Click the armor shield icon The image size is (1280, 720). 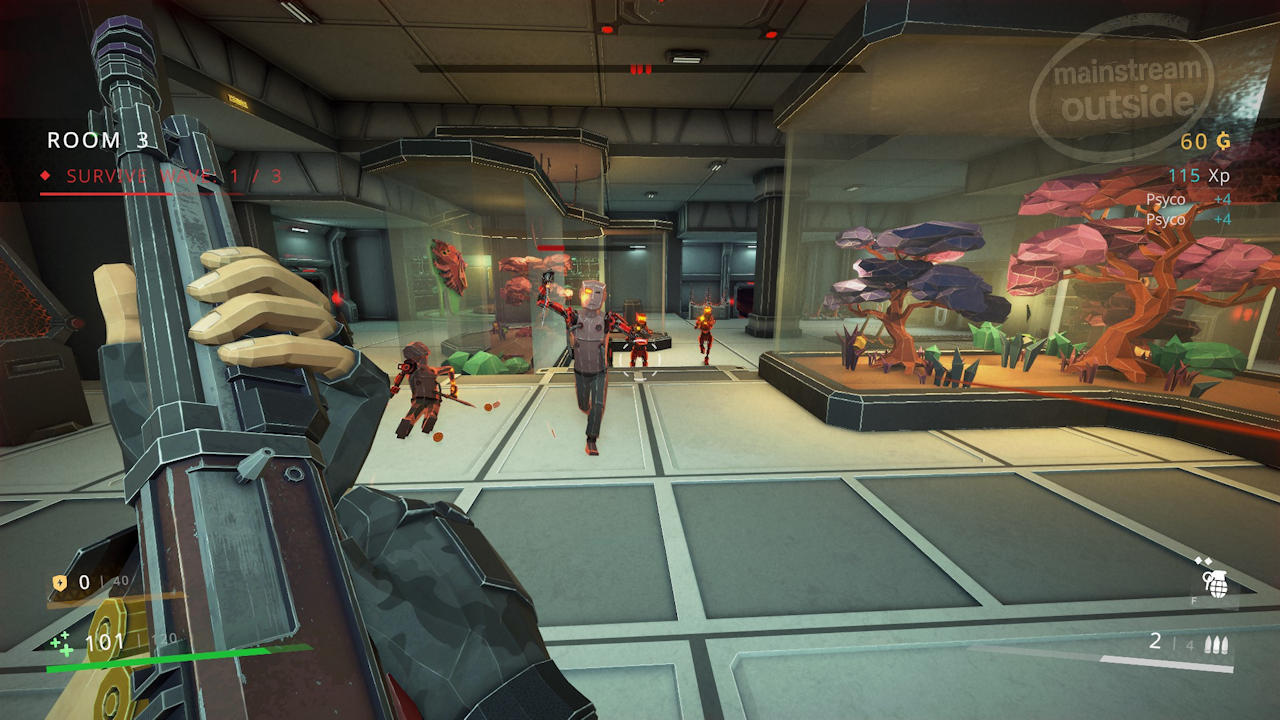(x=60, y=582)
